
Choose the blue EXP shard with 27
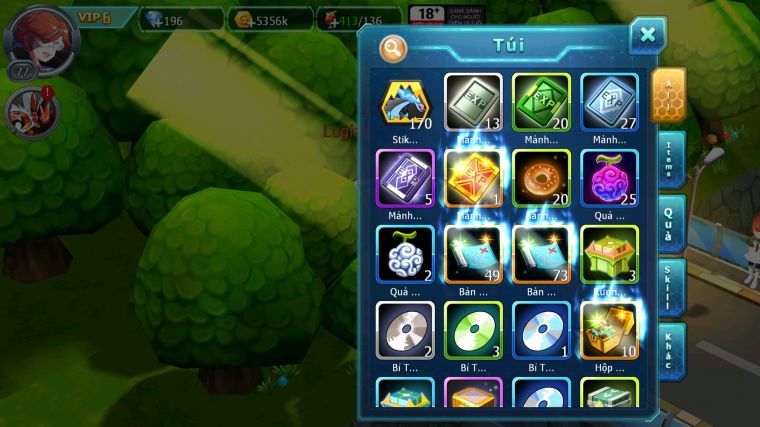click(x=609, y=102)
